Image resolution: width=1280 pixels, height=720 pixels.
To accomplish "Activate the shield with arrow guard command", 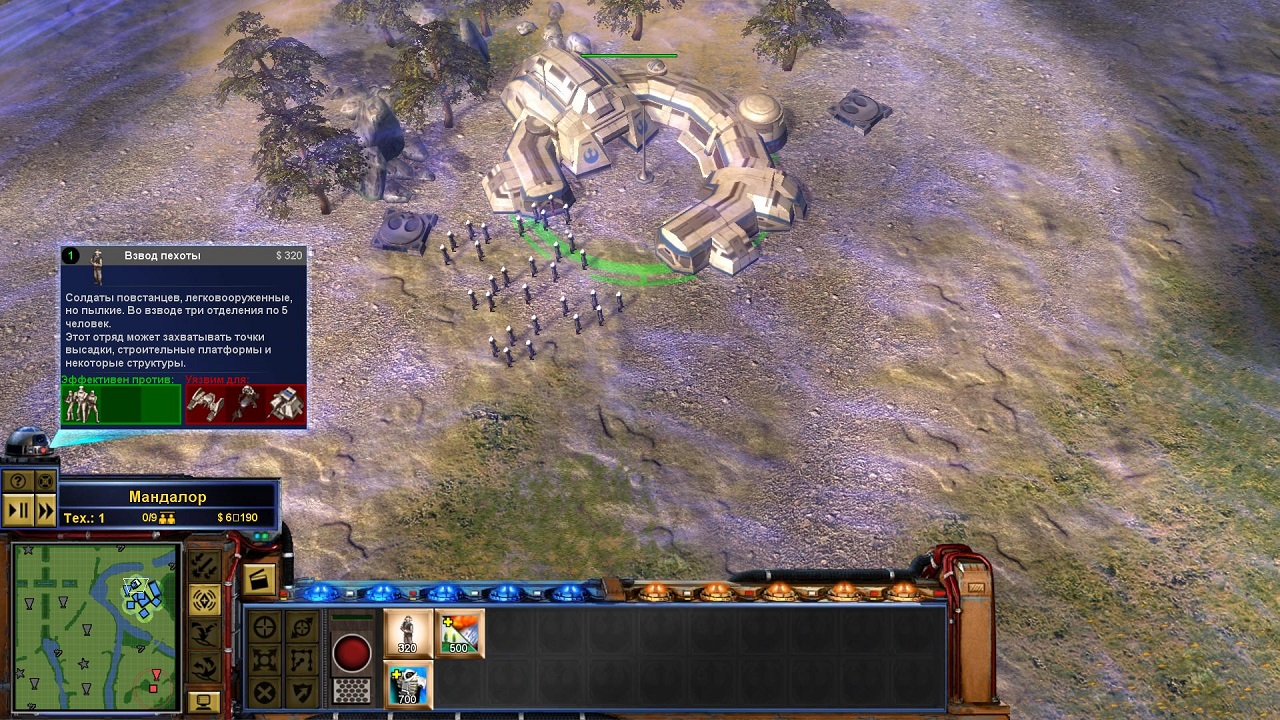I will pos(301,692).
